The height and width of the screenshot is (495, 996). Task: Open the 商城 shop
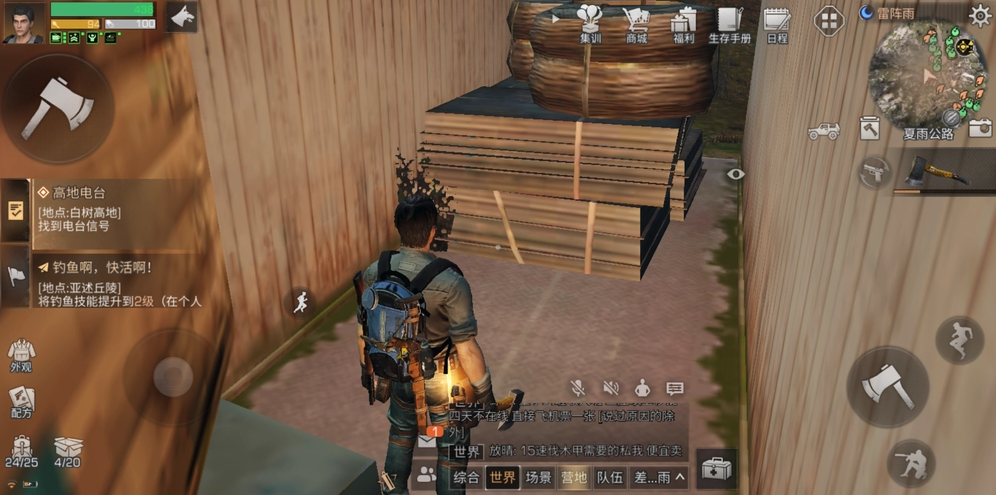636,24
